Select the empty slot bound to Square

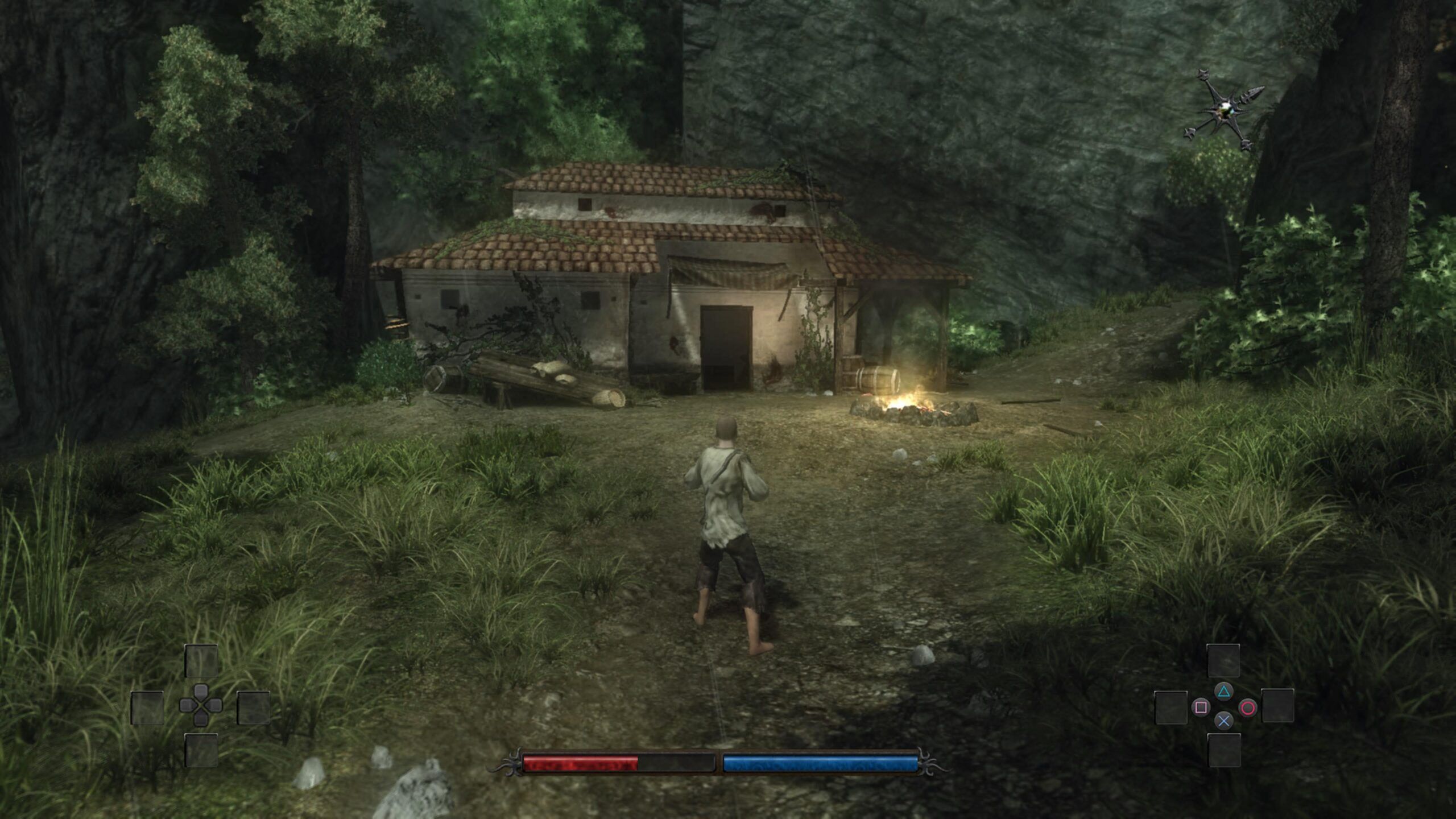coord(1171,708)
